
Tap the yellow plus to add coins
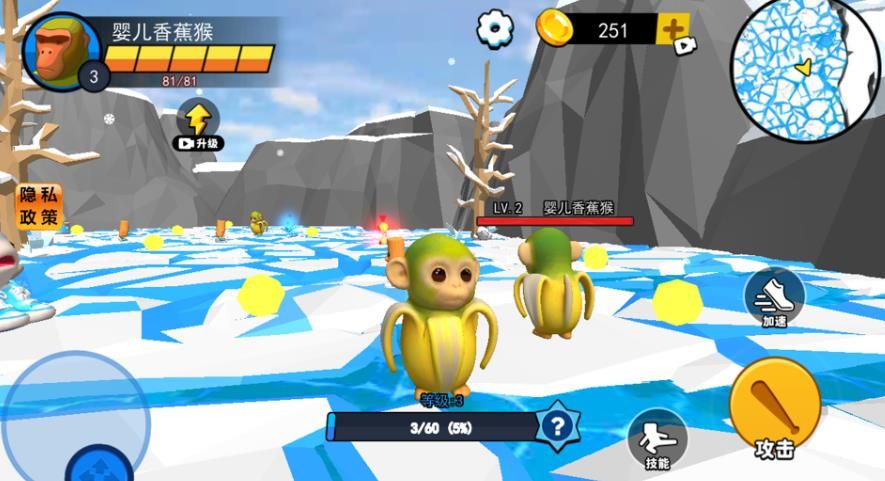[x=671, y=30]
